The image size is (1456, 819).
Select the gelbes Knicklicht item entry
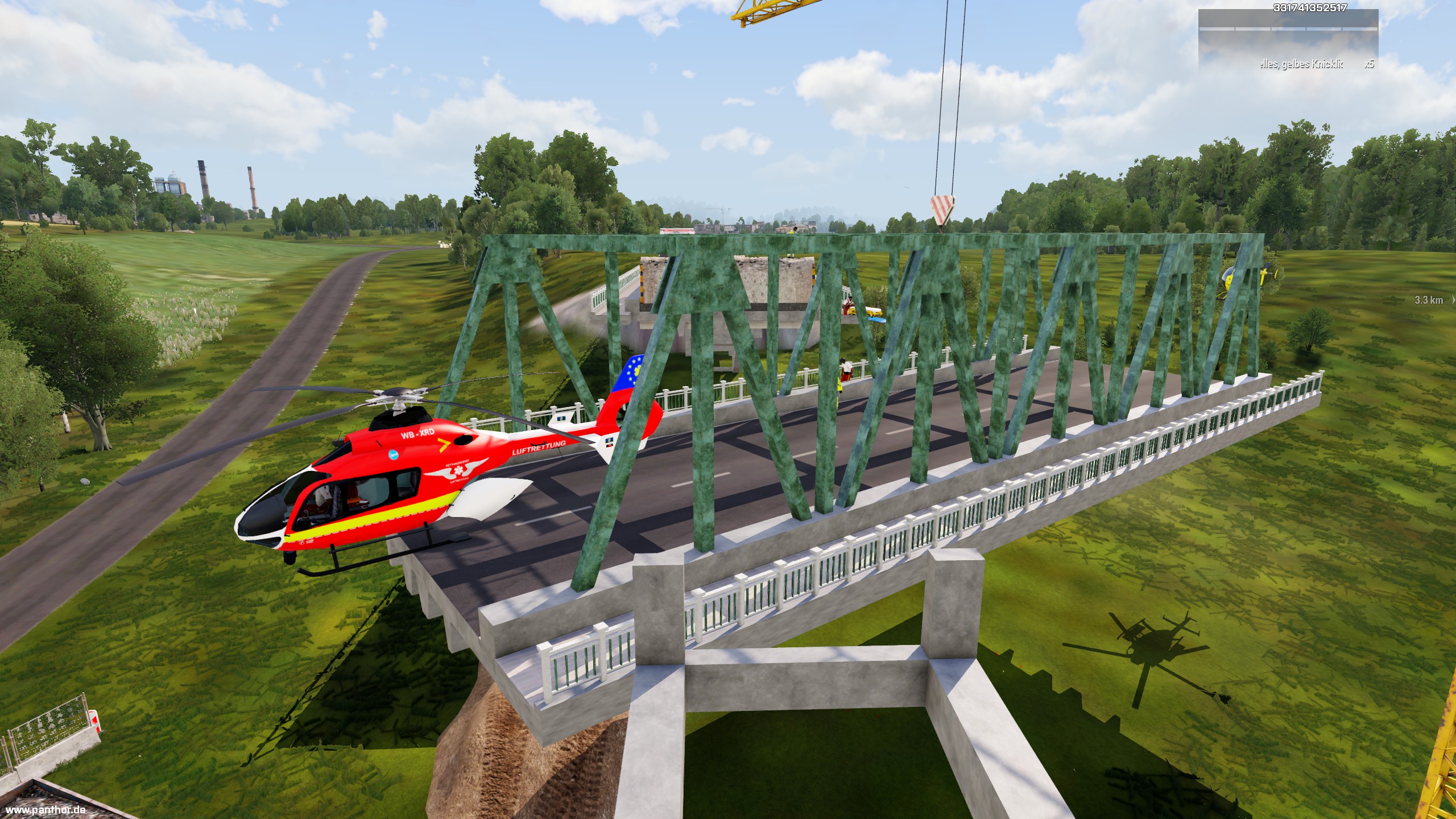(x=1301, y=64)
